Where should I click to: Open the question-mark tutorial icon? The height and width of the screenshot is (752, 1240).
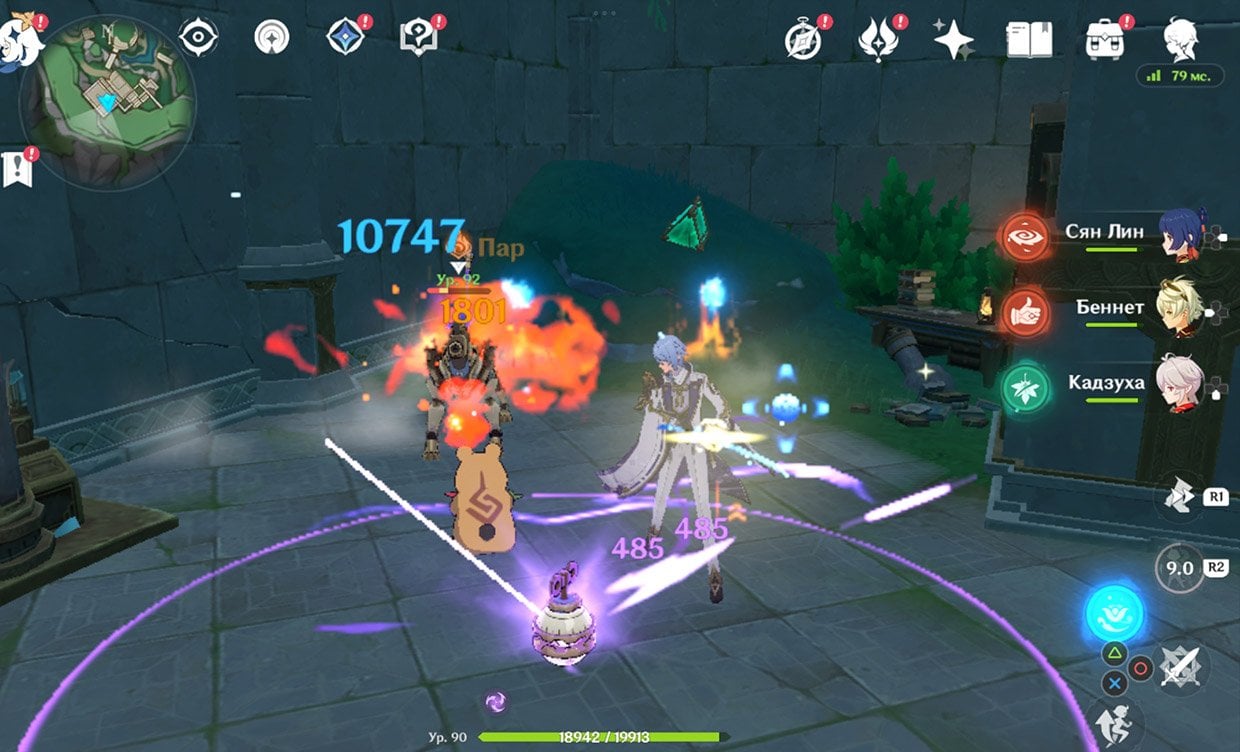[417, 38]
